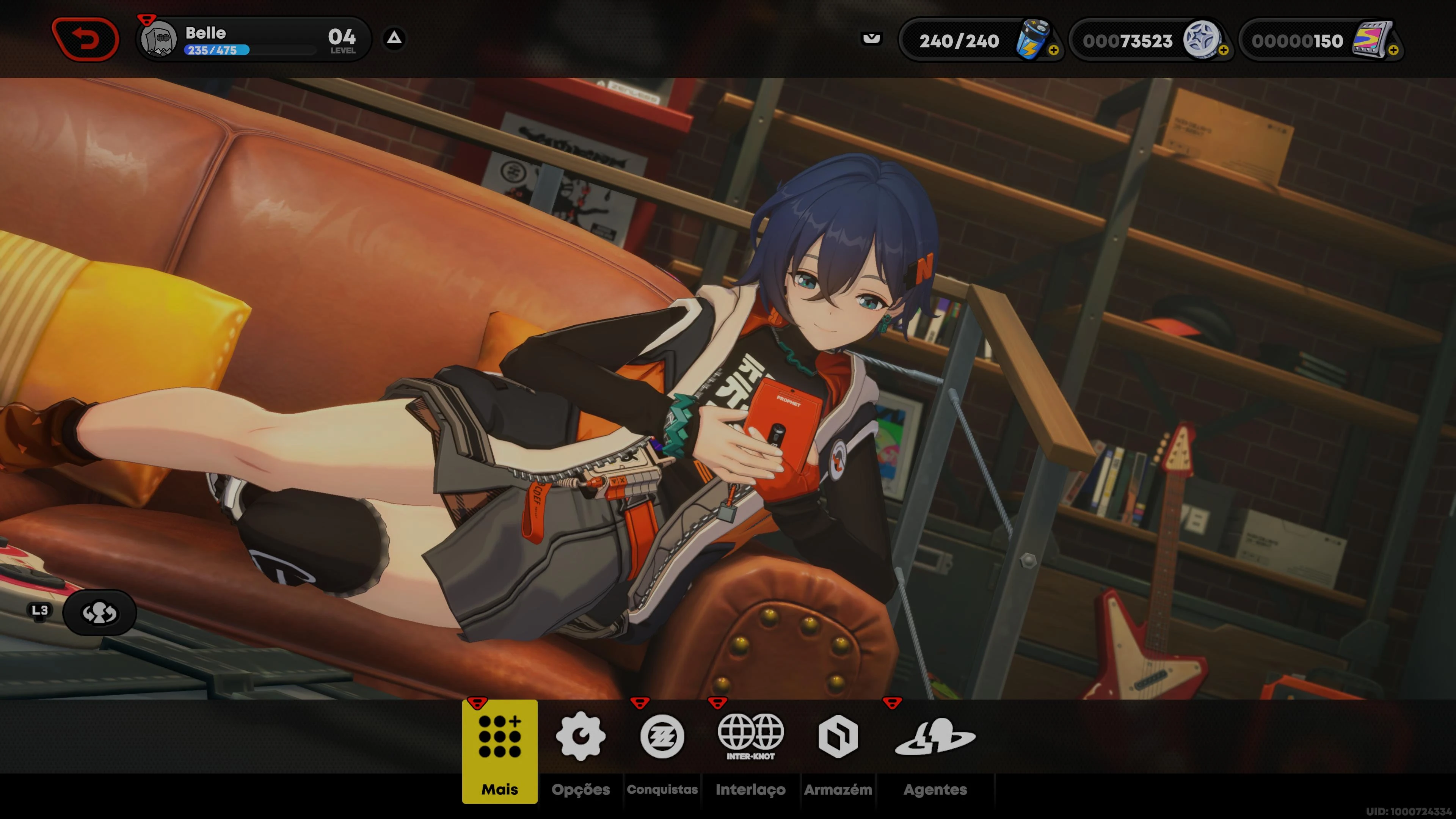This screenshot has width=1456, height=819.
Task: Switch to the Opções tab label
Action: click(582, 789)
